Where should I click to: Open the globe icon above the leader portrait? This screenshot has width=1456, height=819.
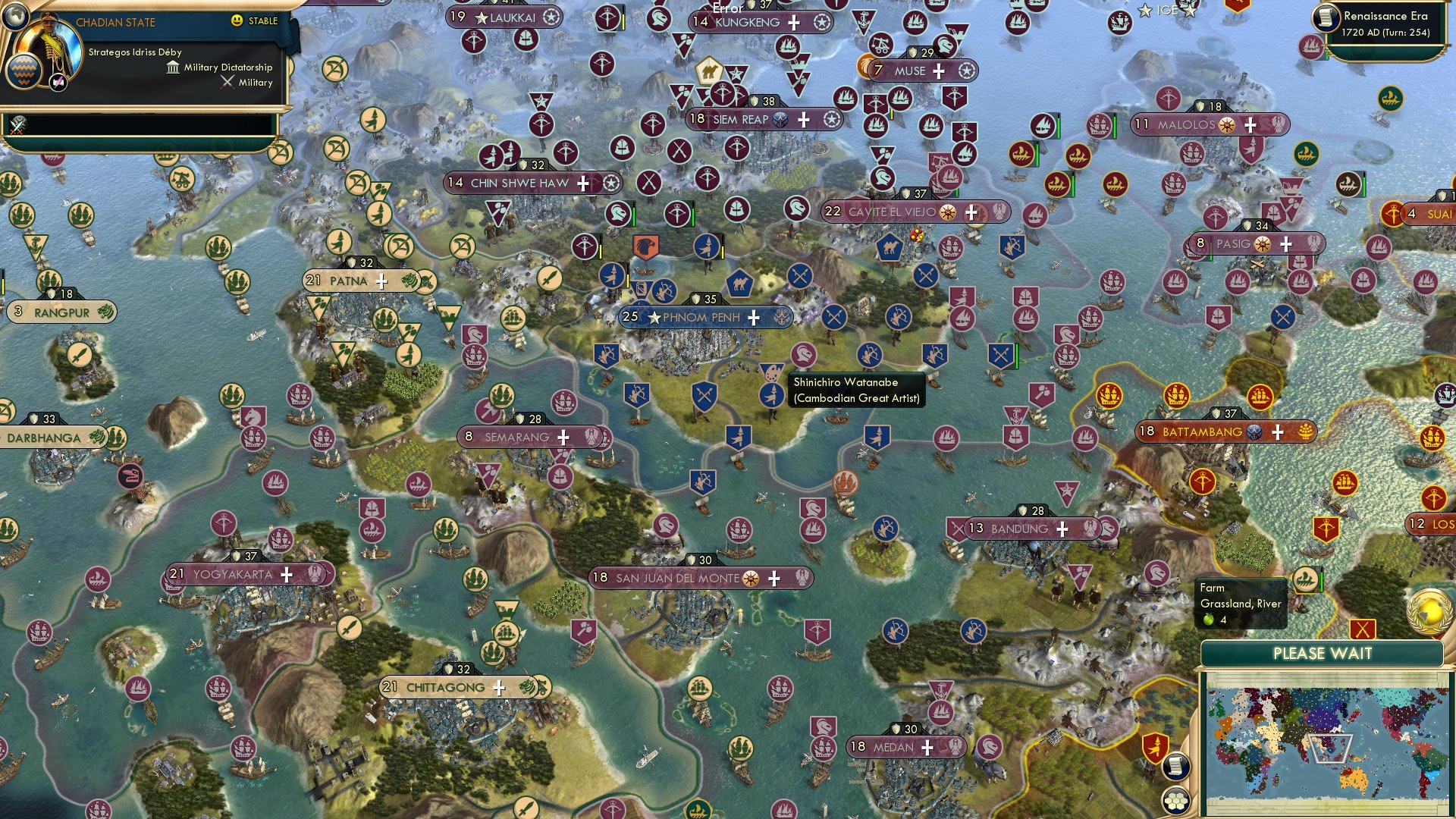(x=14, y=15)
